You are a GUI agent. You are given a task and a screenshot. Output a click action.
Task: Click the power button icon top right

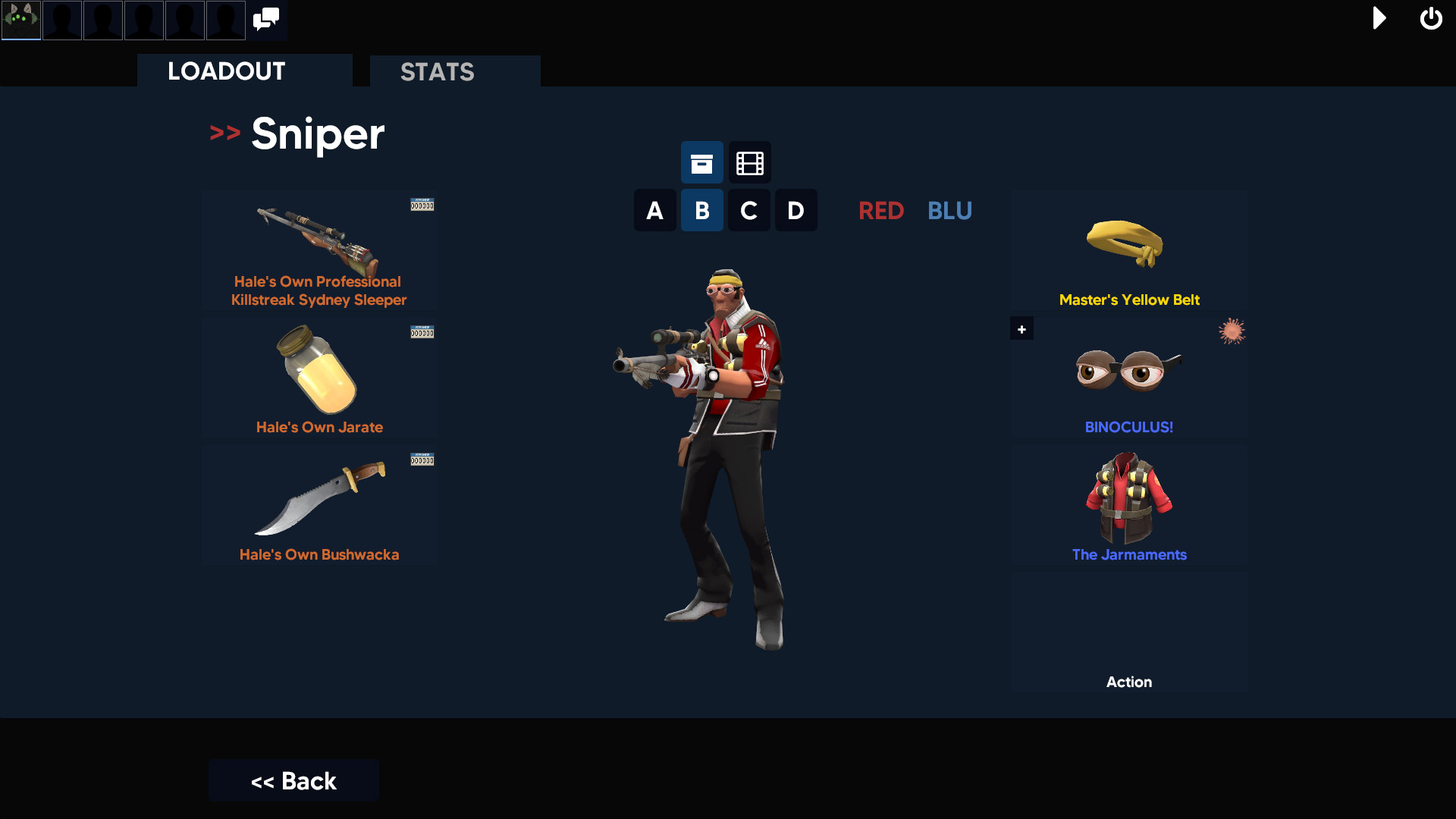click(1431, 18)
